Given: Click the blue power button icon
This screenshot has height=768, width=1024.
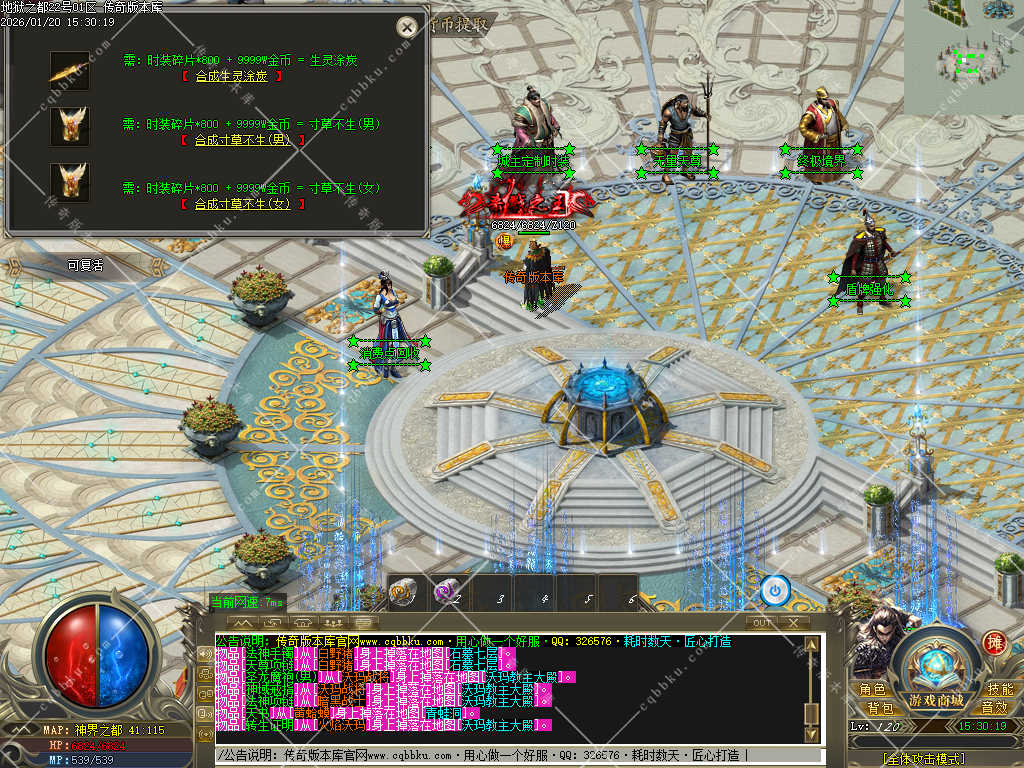Looking at the screenshot, I should point(775,591).
